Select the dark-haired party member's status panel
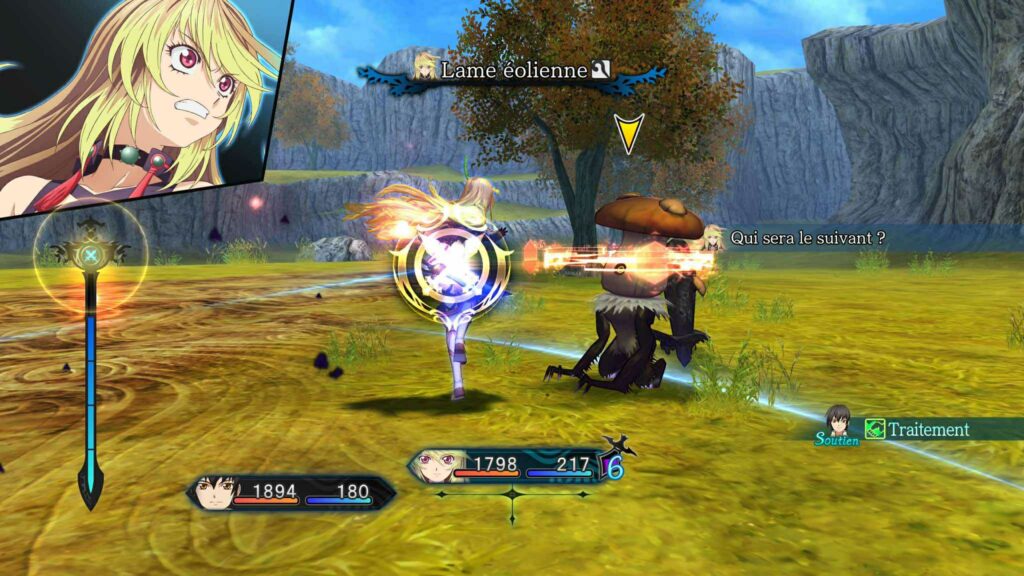Screen dimensions: 1024x576 click(290, 492)
